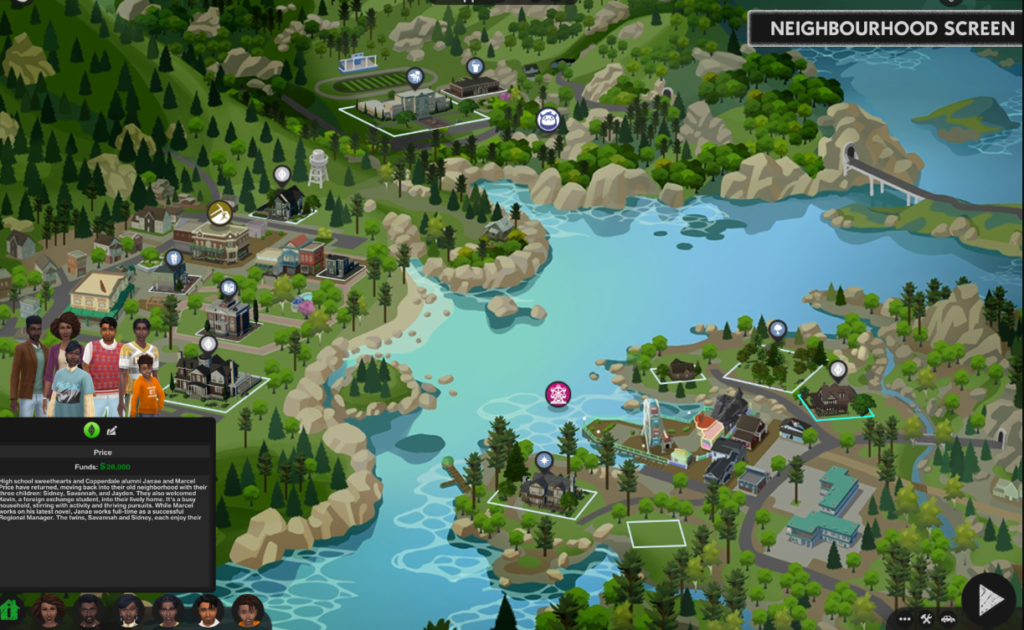Screen dimensions: 1024x630
Task: Click the green house icon
Action: [x=11, y=609]
